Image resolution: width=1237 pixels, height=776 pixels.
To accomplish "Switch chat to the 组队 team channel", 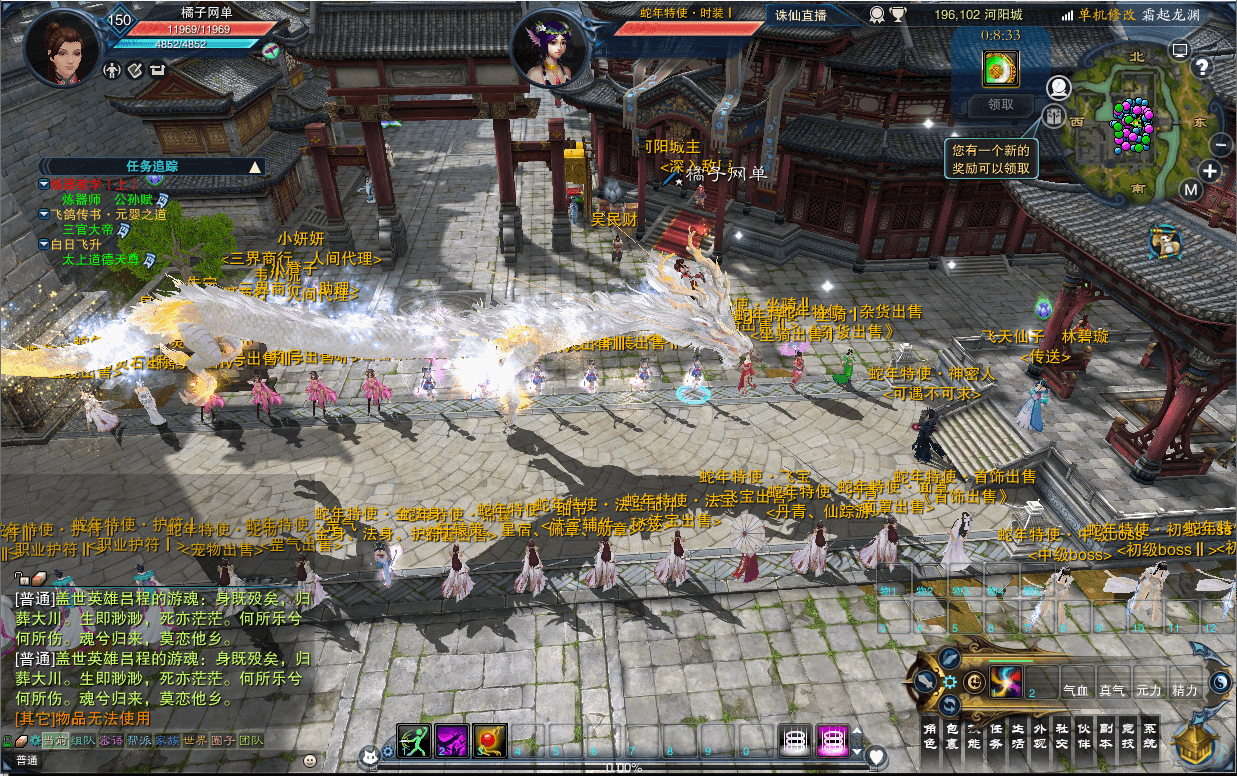I will point(82,741).
